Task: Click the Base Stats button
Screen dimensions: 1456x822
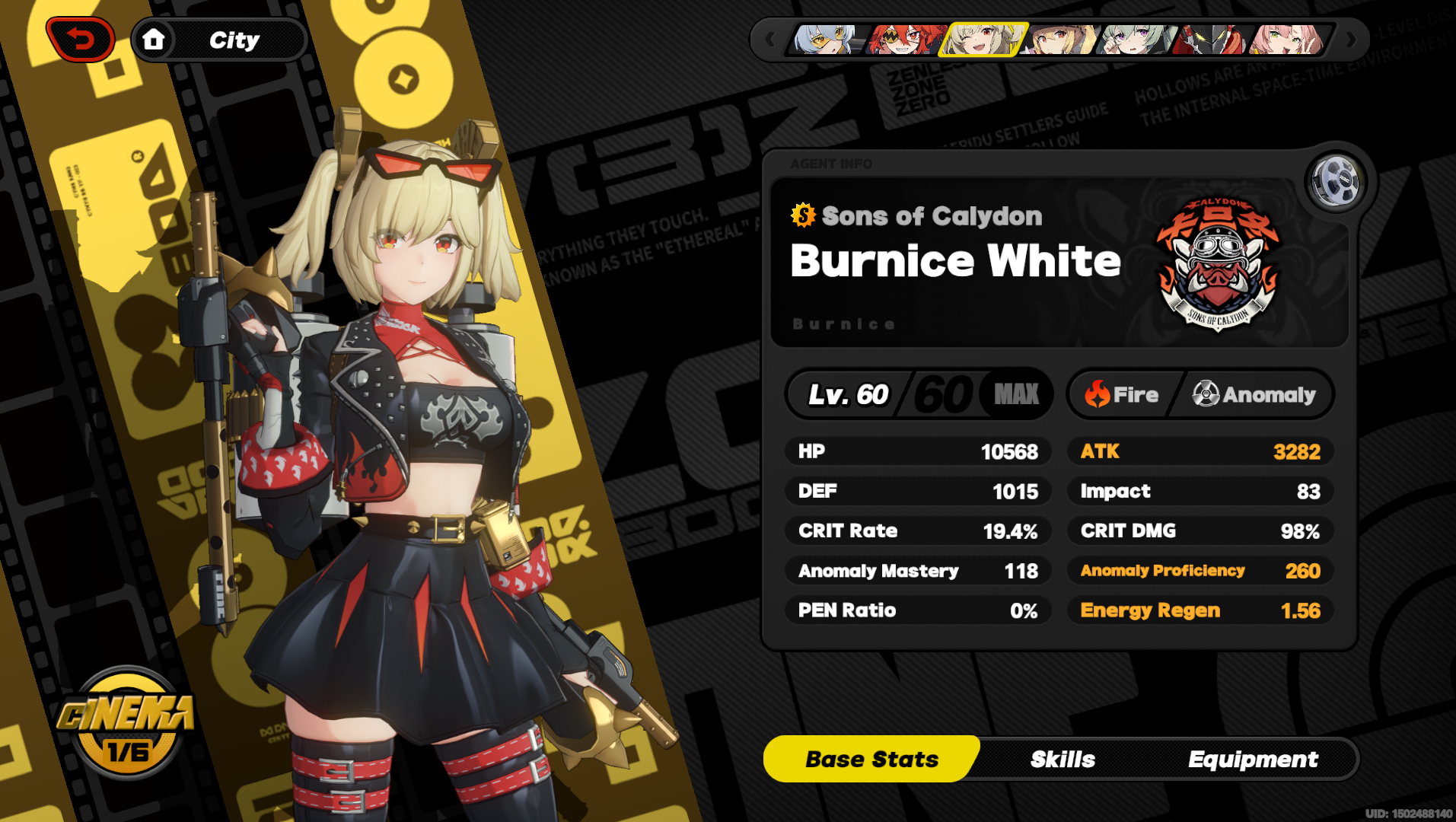Action: point(871,759)
